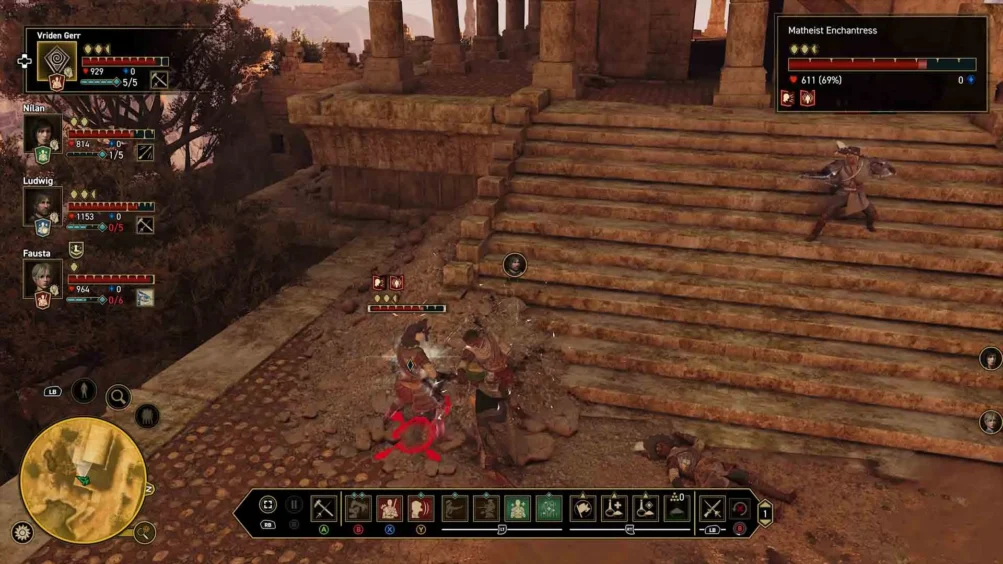Activate the red shouting head ability
Screen dimensions: 1003x564
coord(421,508)
